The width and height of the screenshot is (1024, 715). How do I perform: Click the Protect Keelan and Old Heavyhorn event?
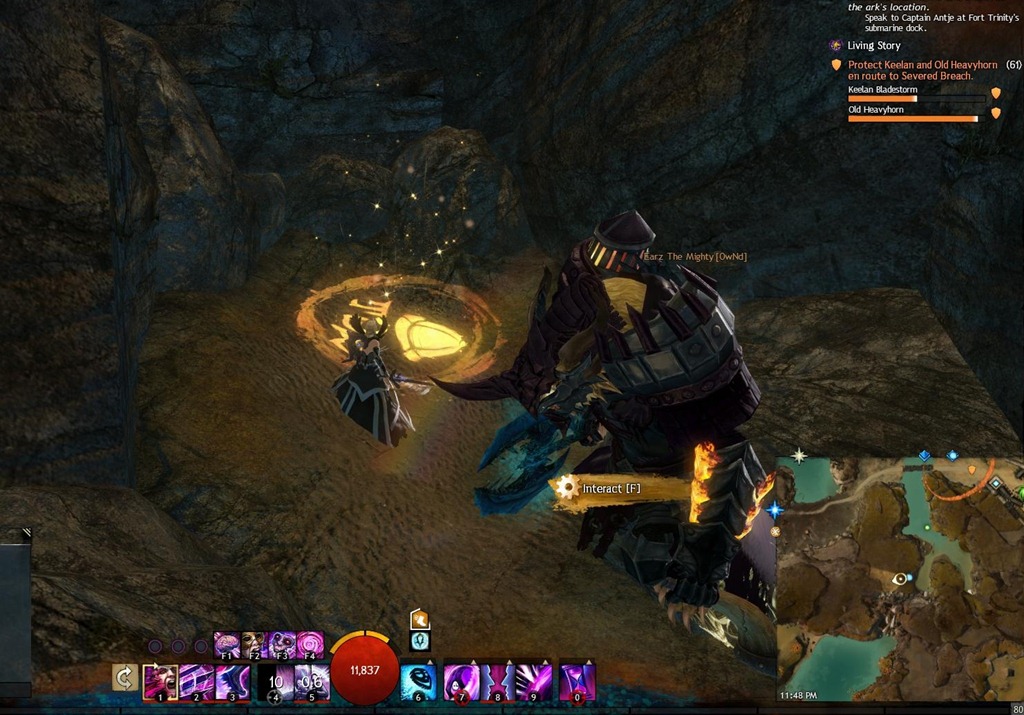pyautogui.click(x=922, y=70)
